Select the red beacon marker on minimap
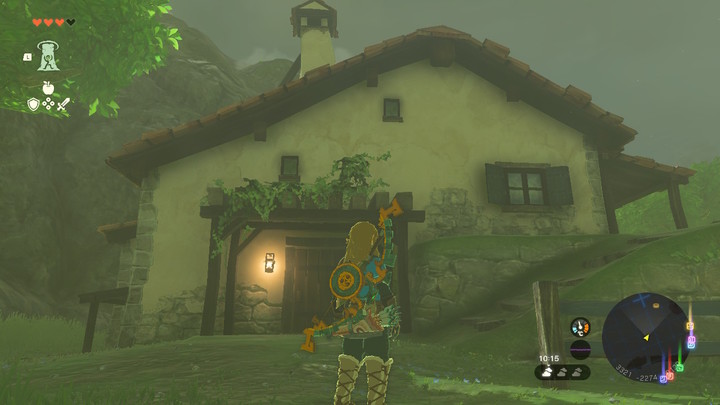 [669, 377]
